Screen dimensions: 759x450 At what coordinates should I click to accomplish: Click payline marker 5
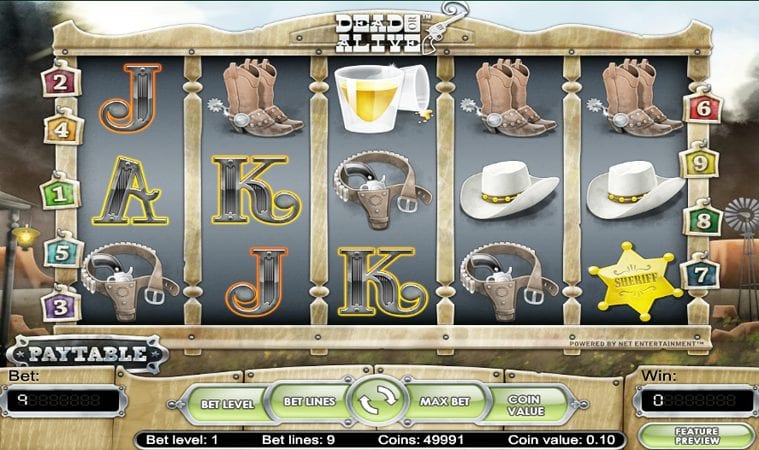tap(61, 250)
